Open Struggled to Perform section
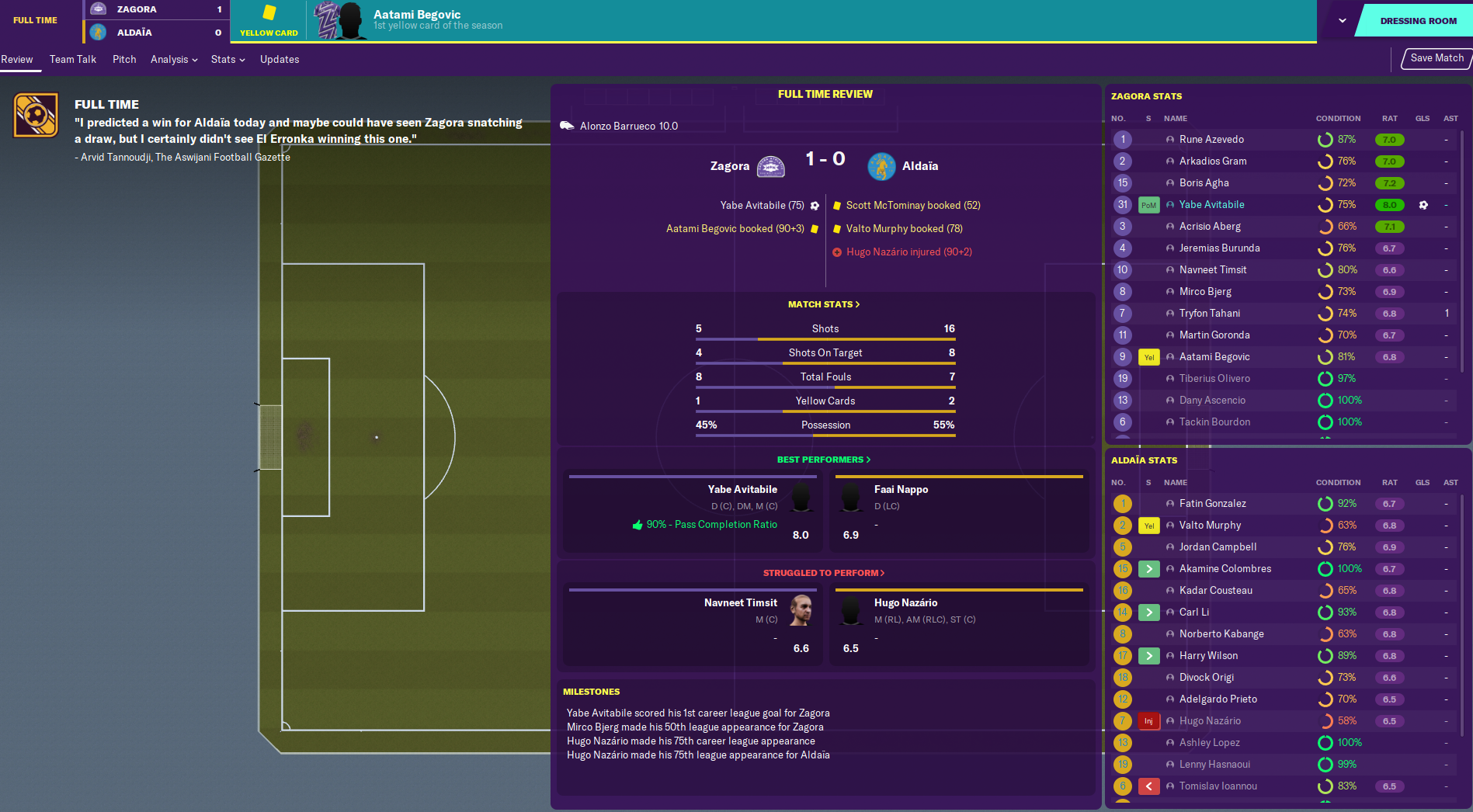This screenshot has width=1473, height=812. [824, 573]
